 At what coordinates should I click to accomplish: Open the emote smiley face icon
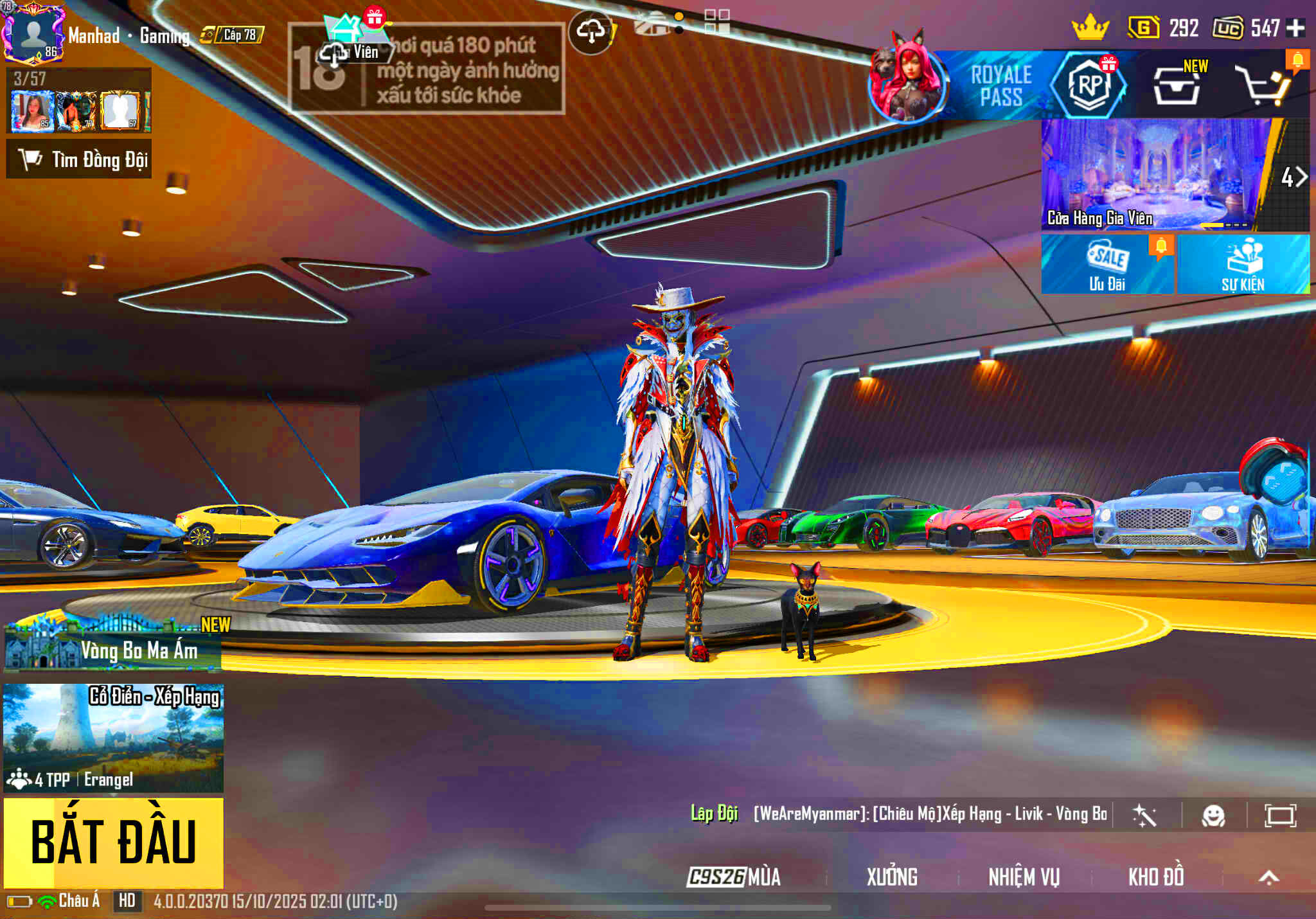click(x=1213, y=816)
